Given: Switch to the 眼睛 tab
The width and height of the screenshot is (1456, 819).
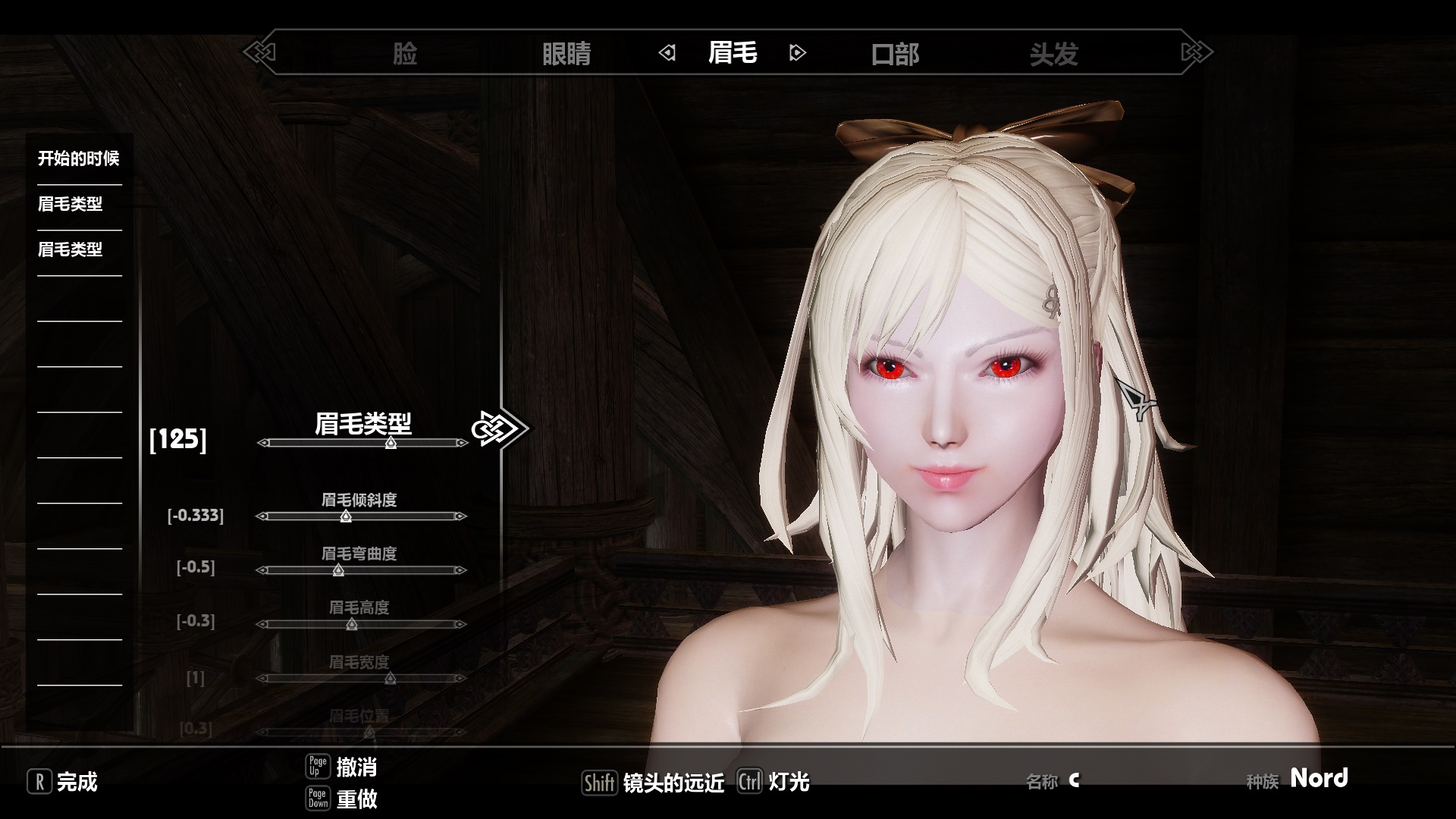Looking at the screenshot, I should [567, 54].
